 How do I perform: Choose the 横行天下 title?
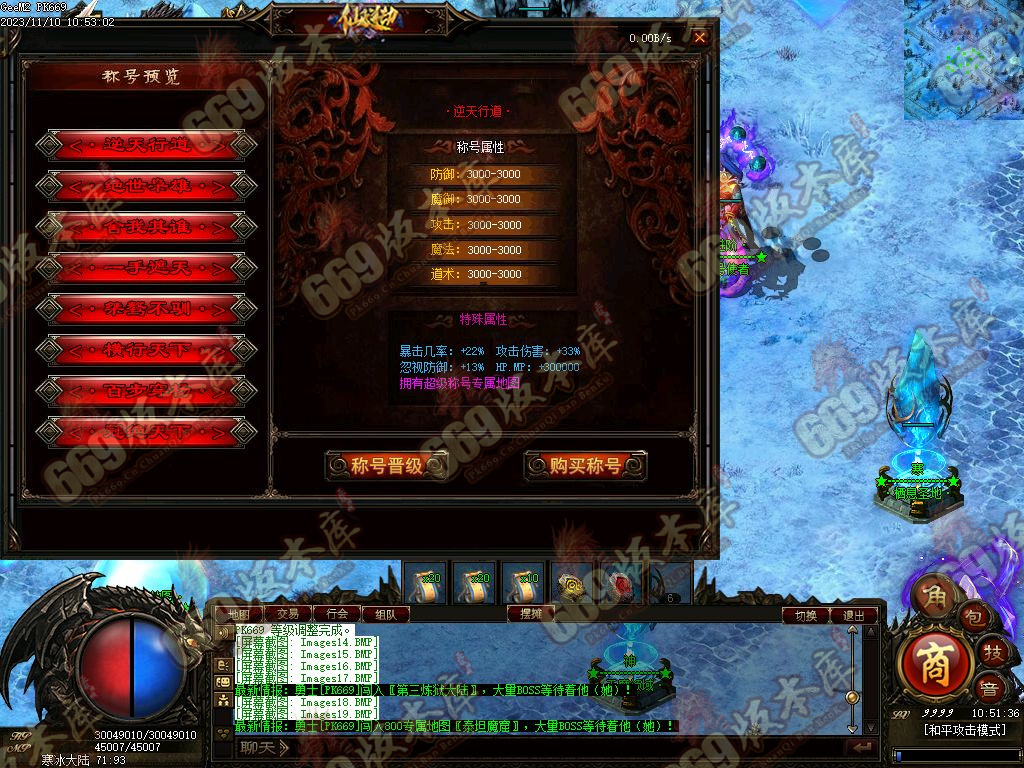(x=146, y=350)
